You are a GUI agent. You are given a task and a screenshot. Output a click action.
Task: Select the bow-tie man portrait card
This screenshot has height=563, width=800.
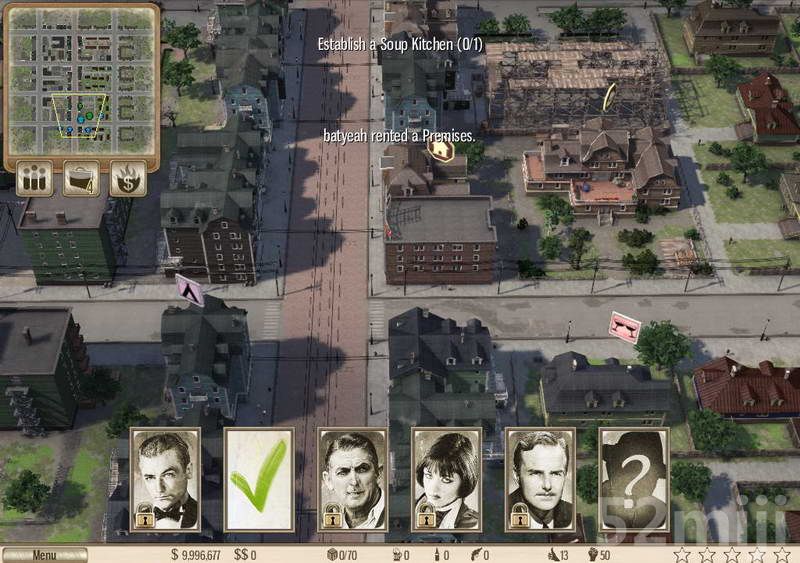[x=165, y=480]
